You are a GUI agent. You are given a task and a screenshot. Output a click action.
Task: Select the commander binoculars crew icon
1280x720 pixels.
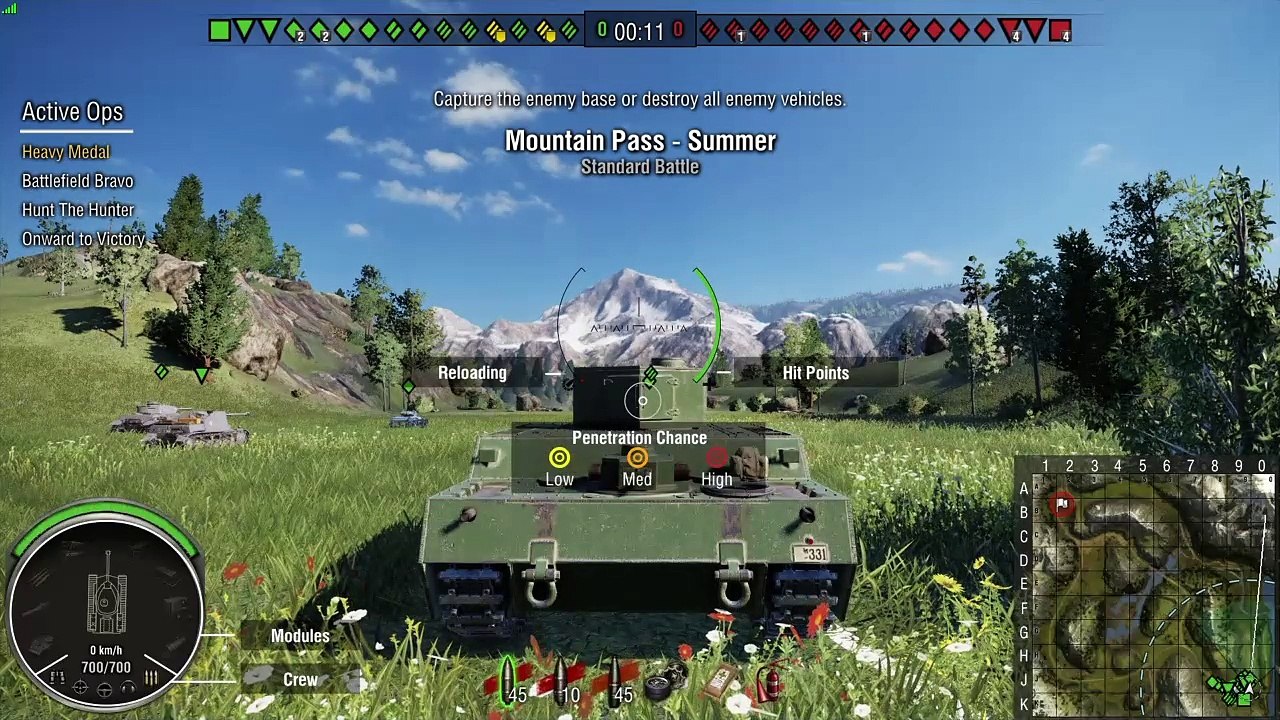[x=58, y=678]
